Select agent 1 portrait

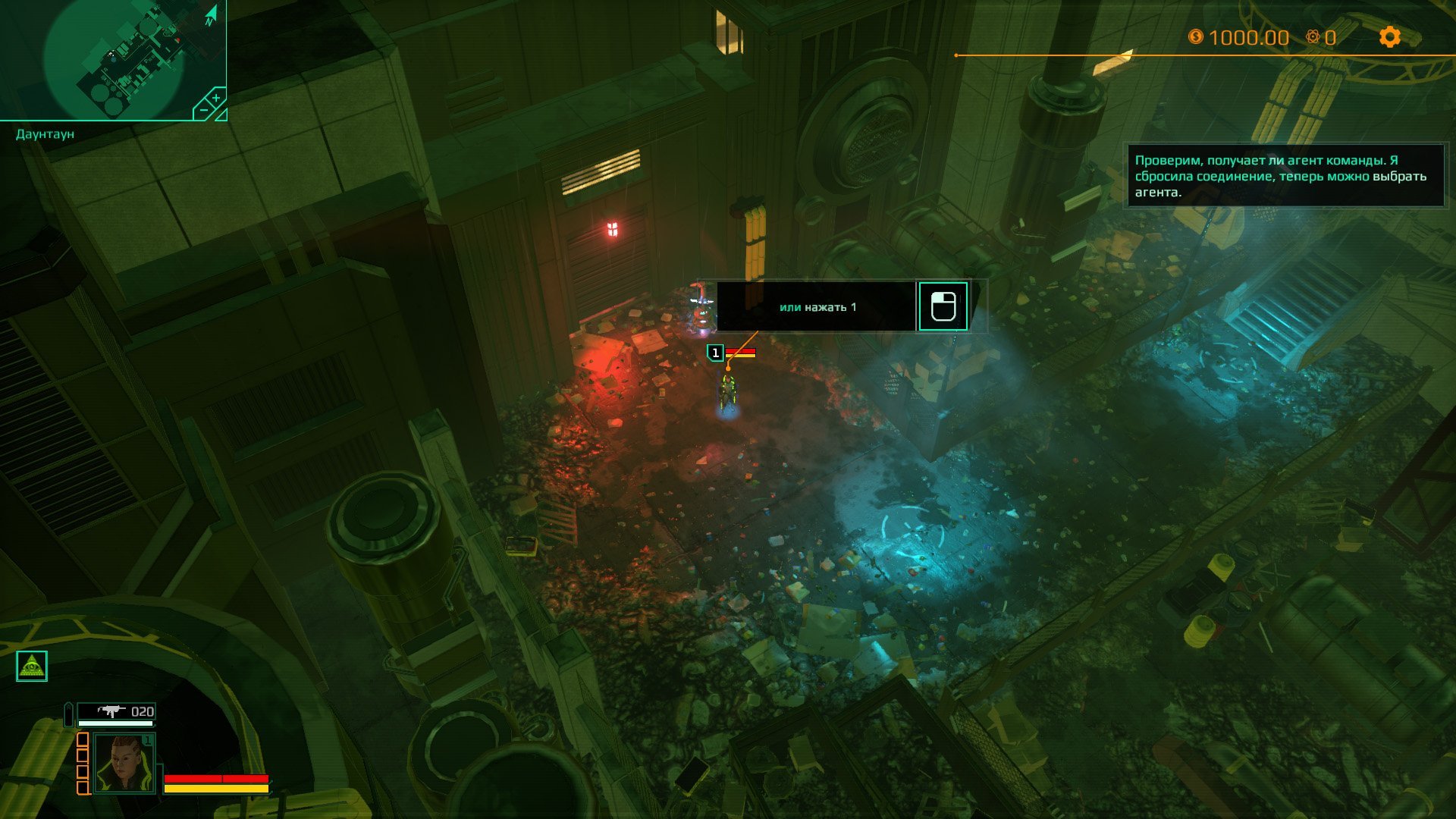tap(124, 763)
